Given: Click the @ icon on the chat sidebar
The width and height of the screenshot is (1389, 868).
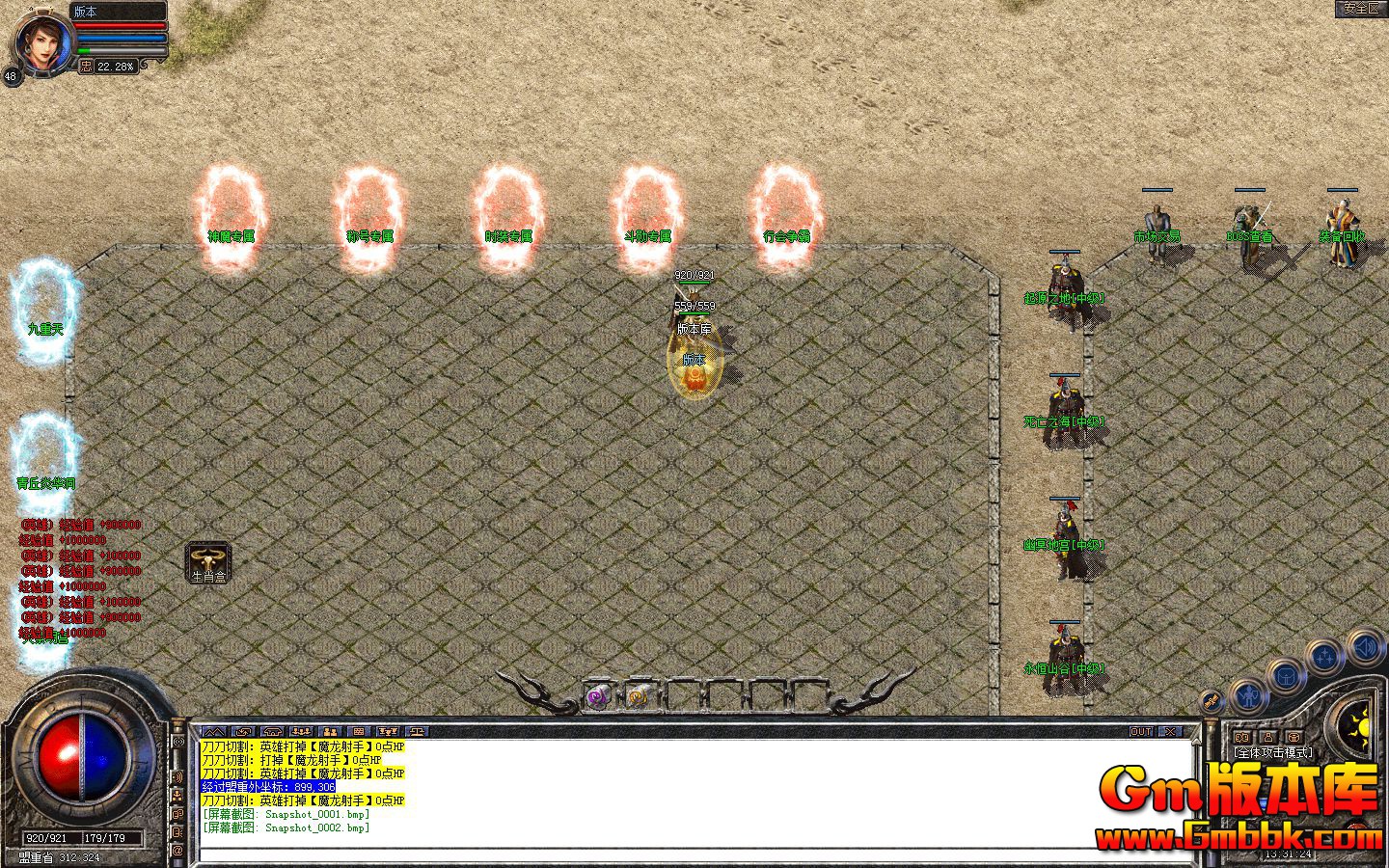Looking at the screenshot, I should click(177, 851).
